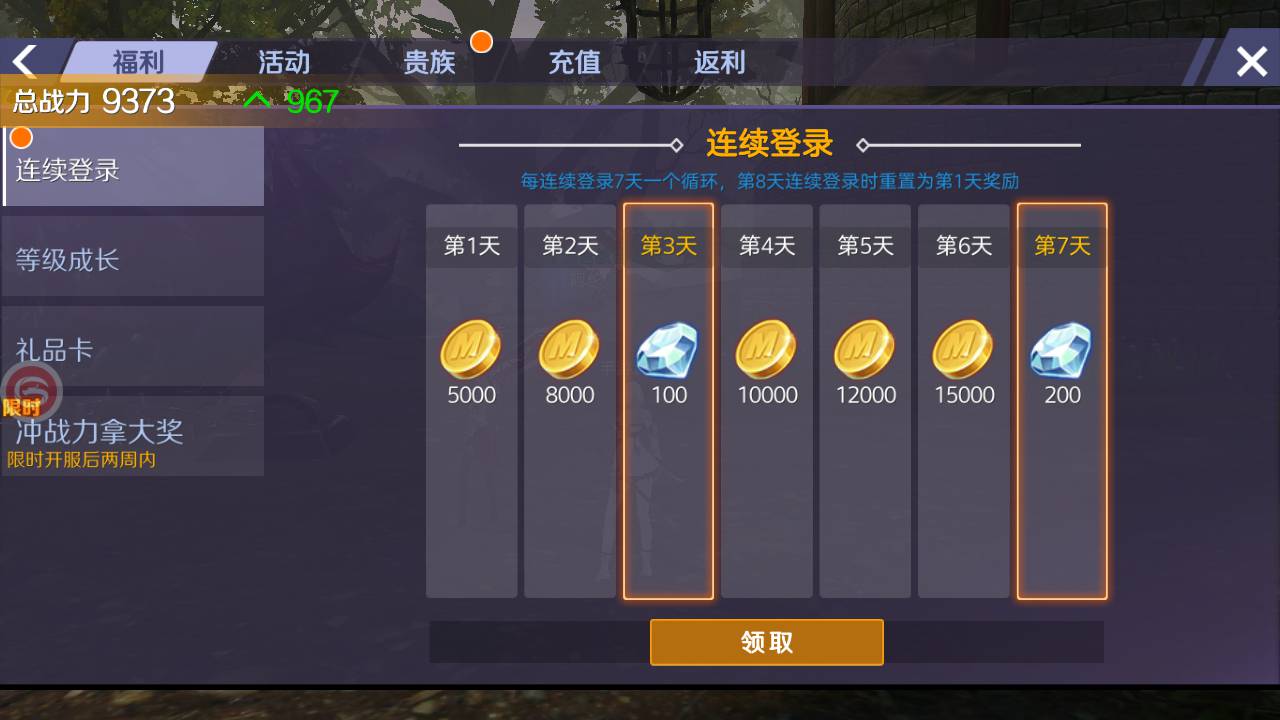The height and width of the screenshot is (720, 1280).
Task: Open the 贵族 tab with the notification dot
Action: tap(430, 61)
